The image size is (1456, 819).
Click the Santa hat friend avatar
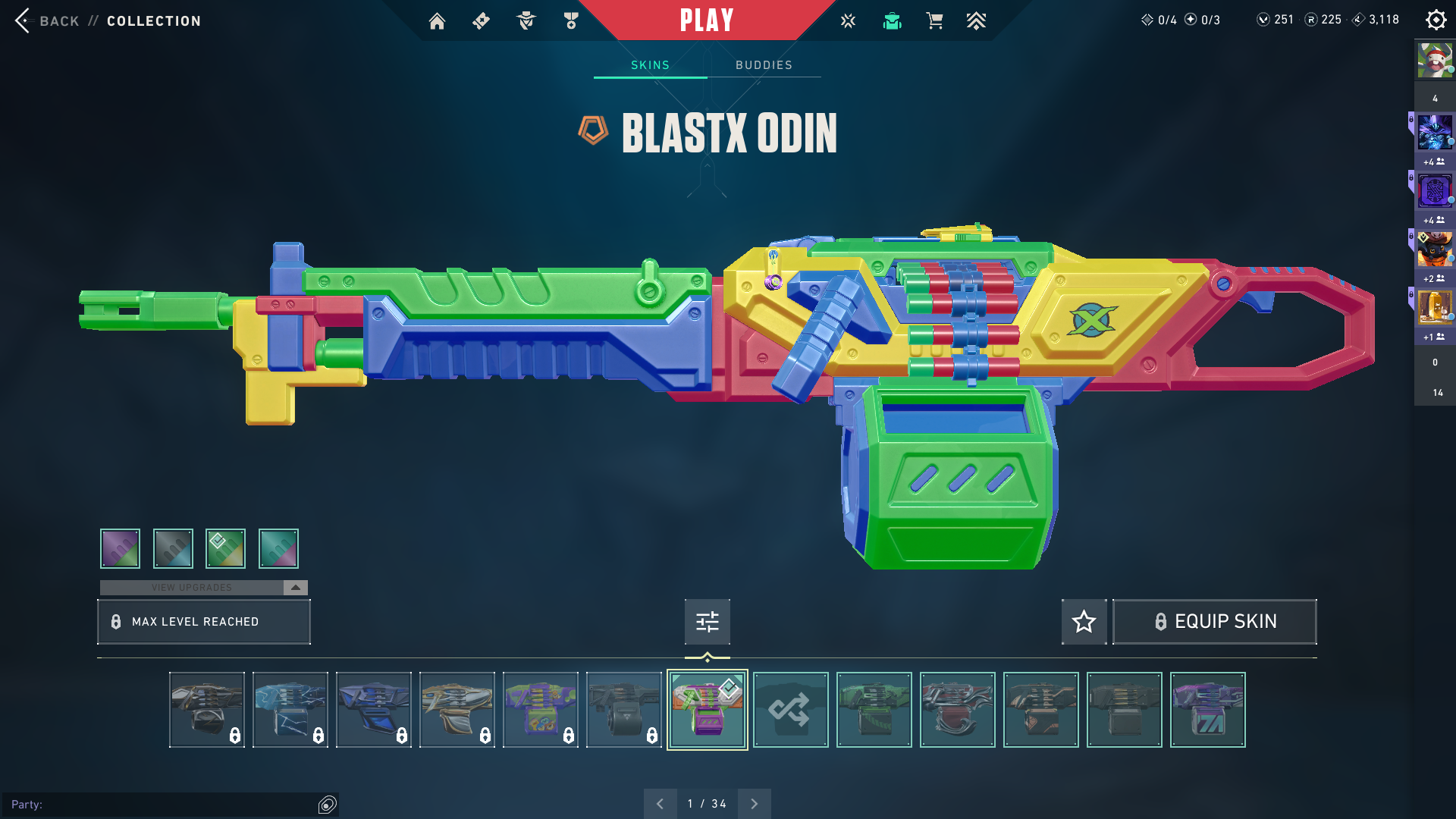(1434, 61)
